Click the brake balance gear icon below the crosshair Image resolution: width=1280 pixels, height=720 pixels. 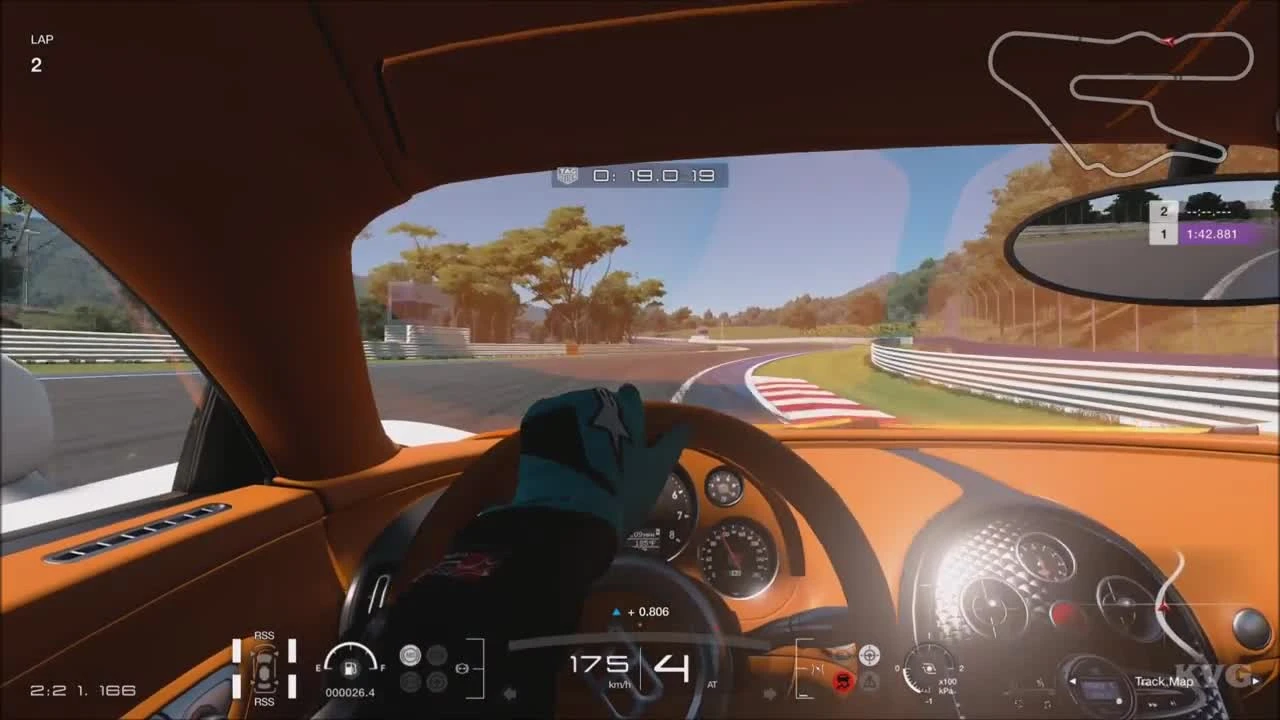pyautogui.click(x=870, y=681)
